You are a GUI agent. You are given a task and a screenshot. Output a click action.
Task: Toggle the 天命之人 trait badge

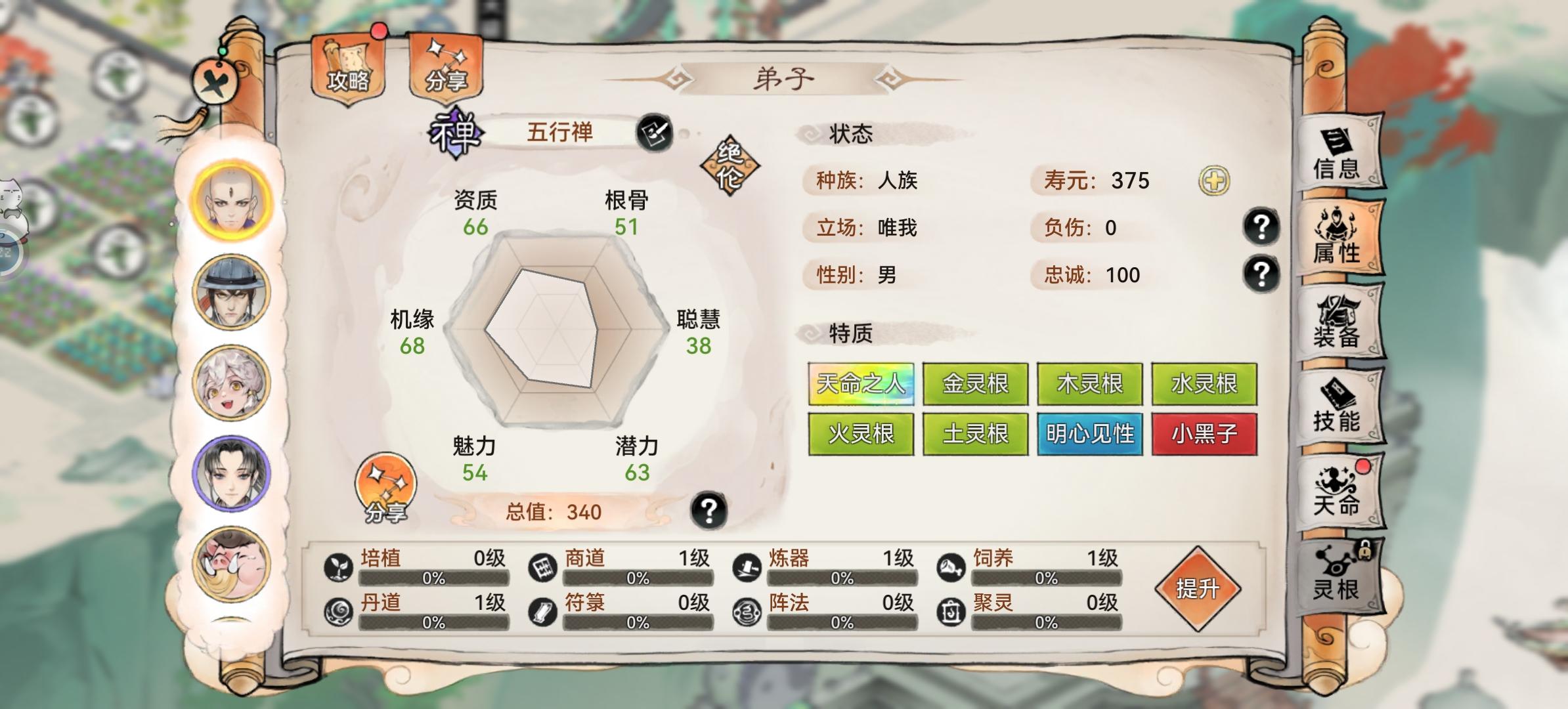[860, 383]
